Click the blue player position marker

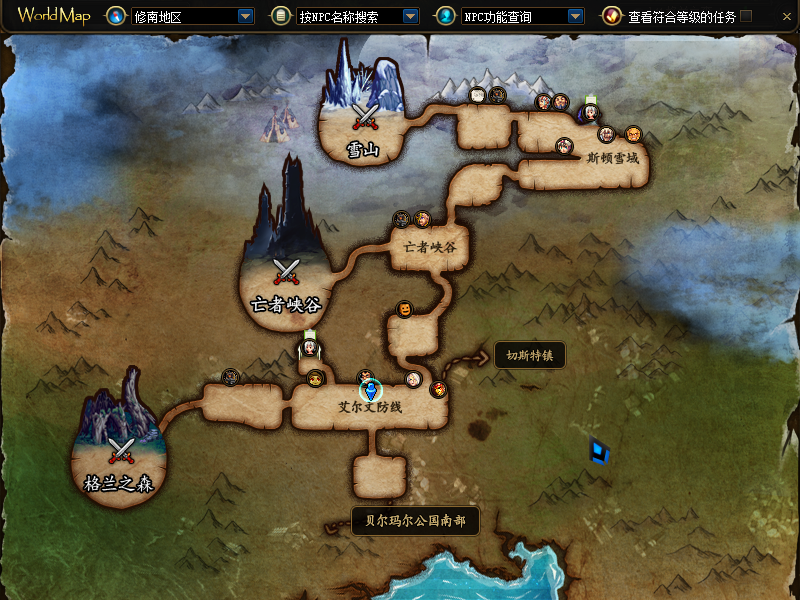pos(371,391)
